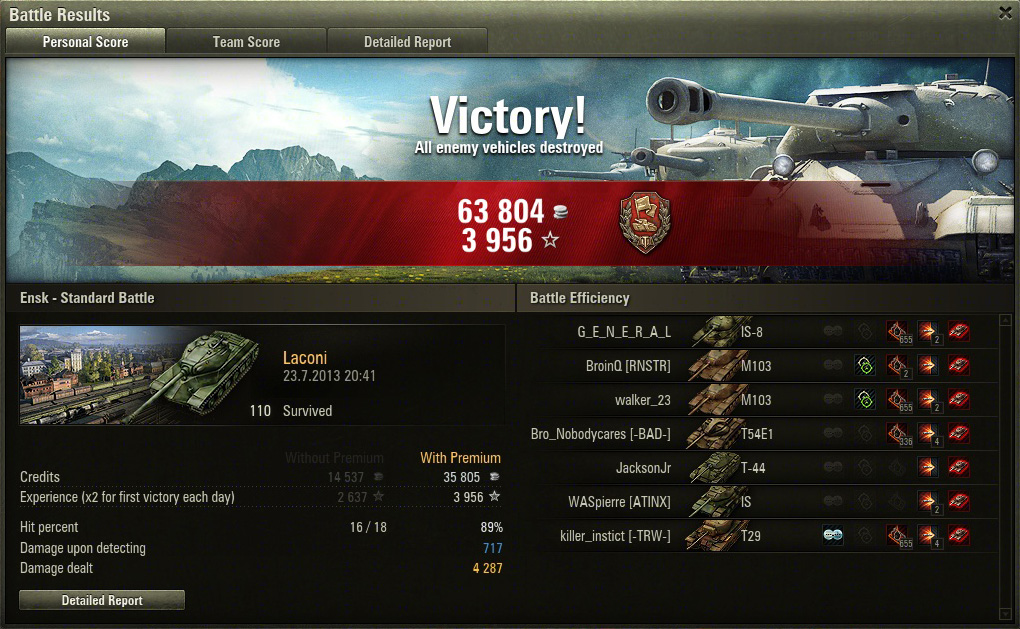Switch to the Team Score tab
This screenshot has height=629, width=1020.
(x=246, y=42)
